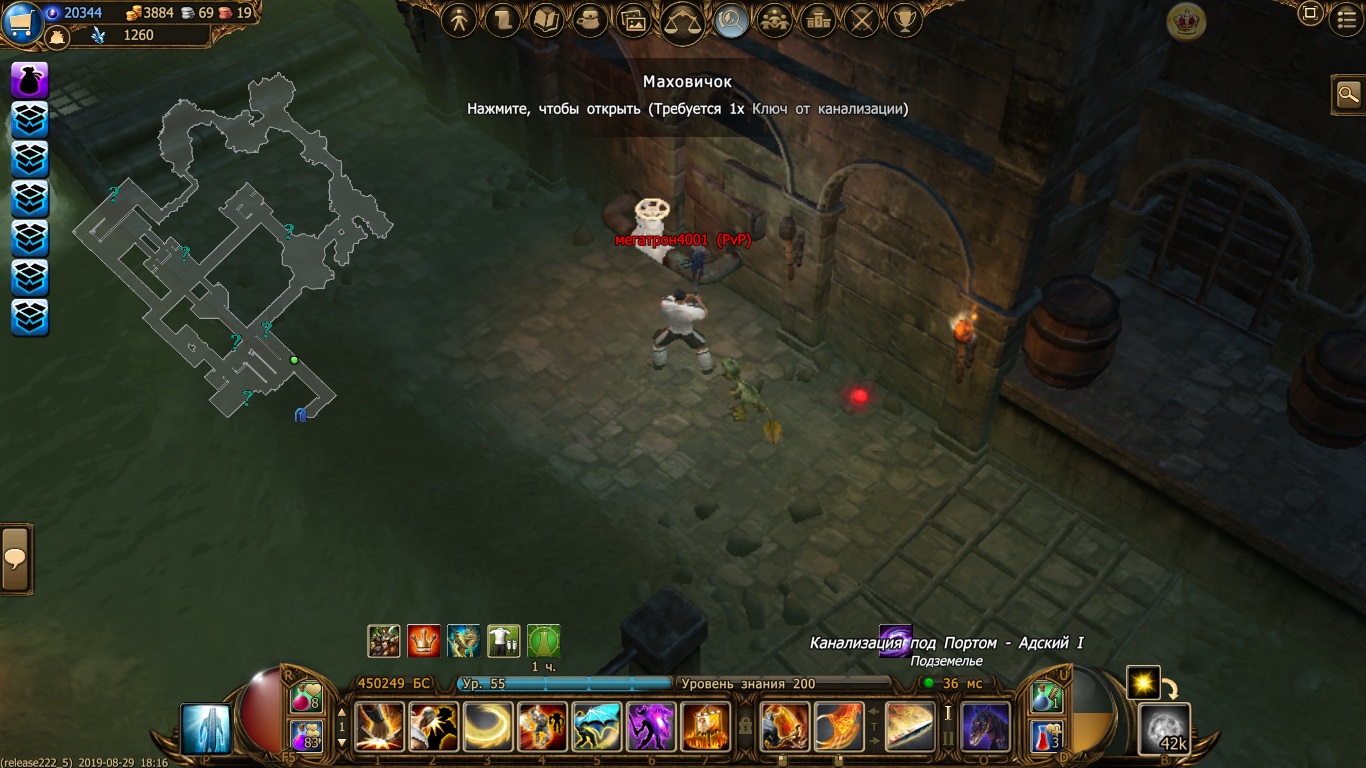Screen dimensions: 1366x768
Task: Summon the dark horse mount
Action: point(985,727)
